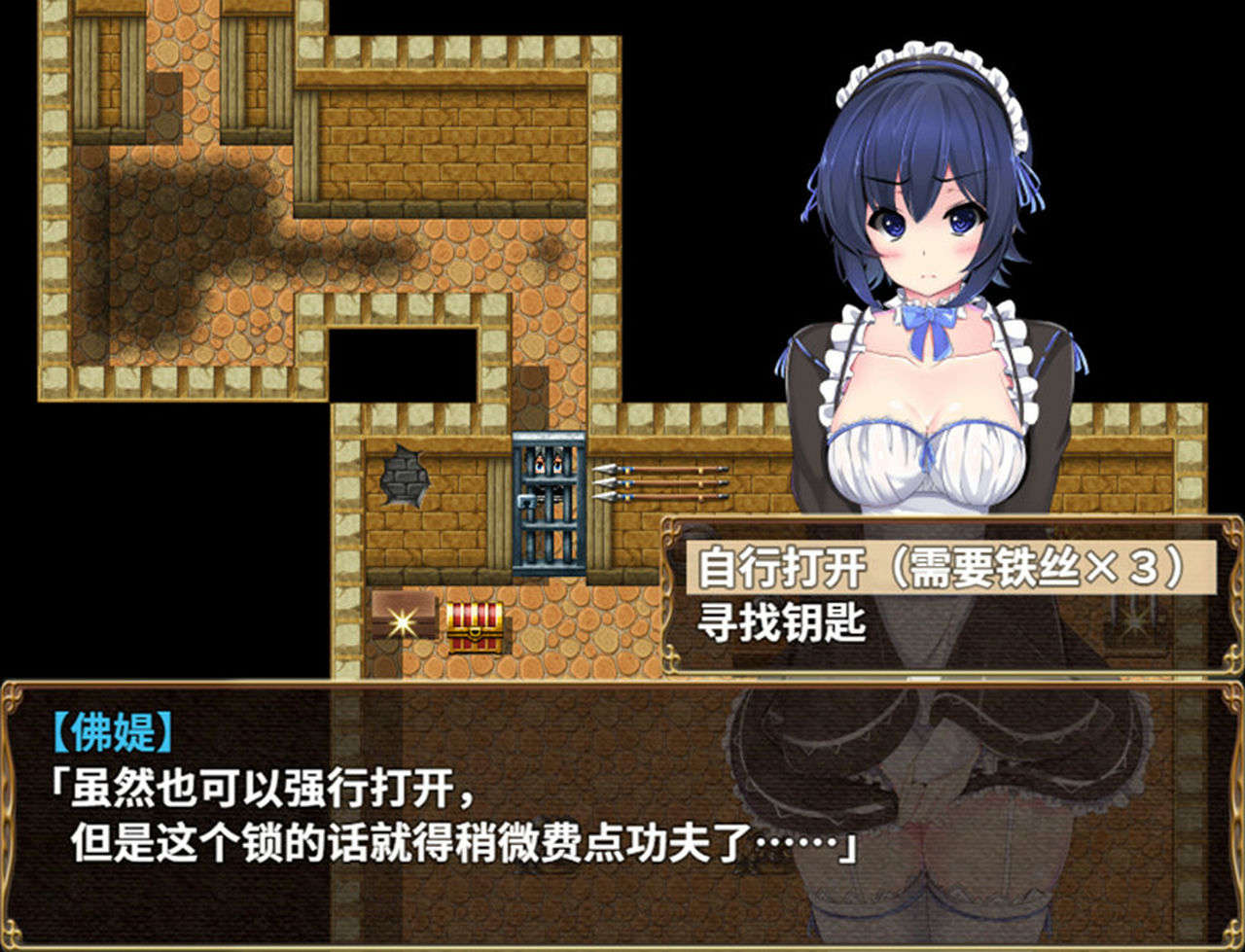Image resolution: width=1245 pixels, height=952 pixels.
Task: Click the golden border of the dialogue frame
Action: click(389, 684)
